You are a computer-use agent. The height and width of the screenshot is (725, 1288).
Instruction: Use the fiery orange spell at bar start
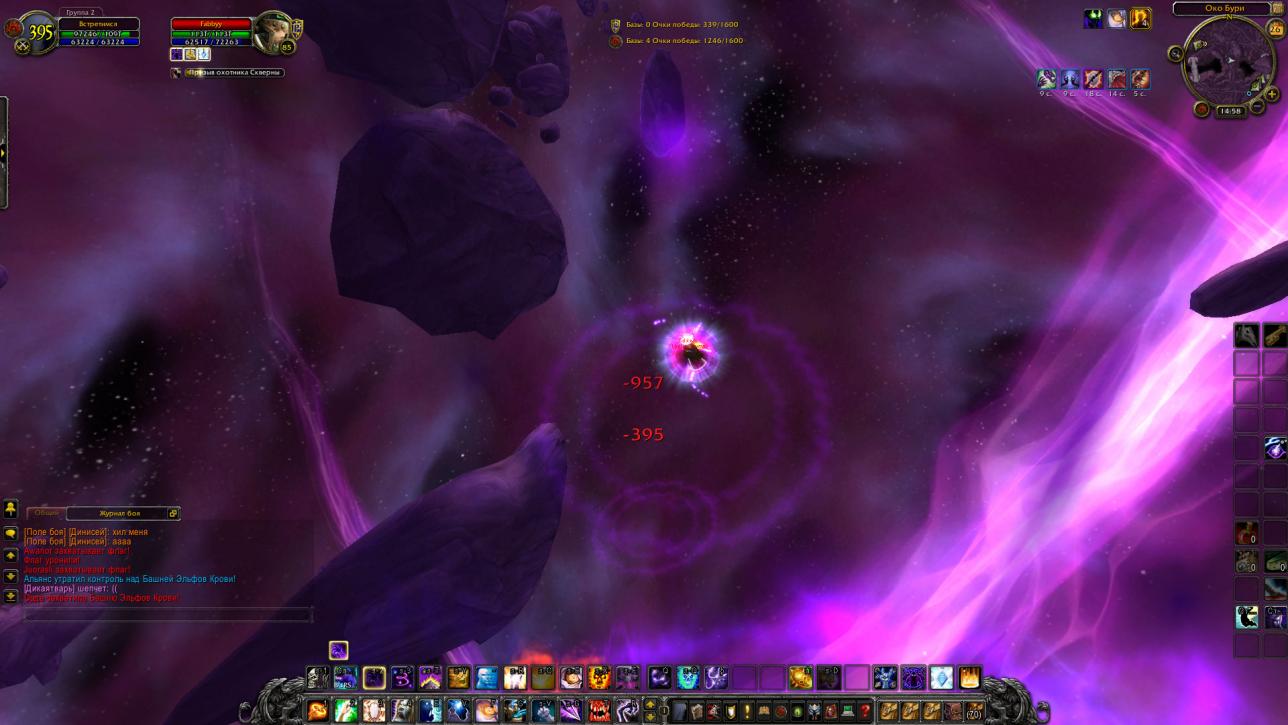click(317, 711)
